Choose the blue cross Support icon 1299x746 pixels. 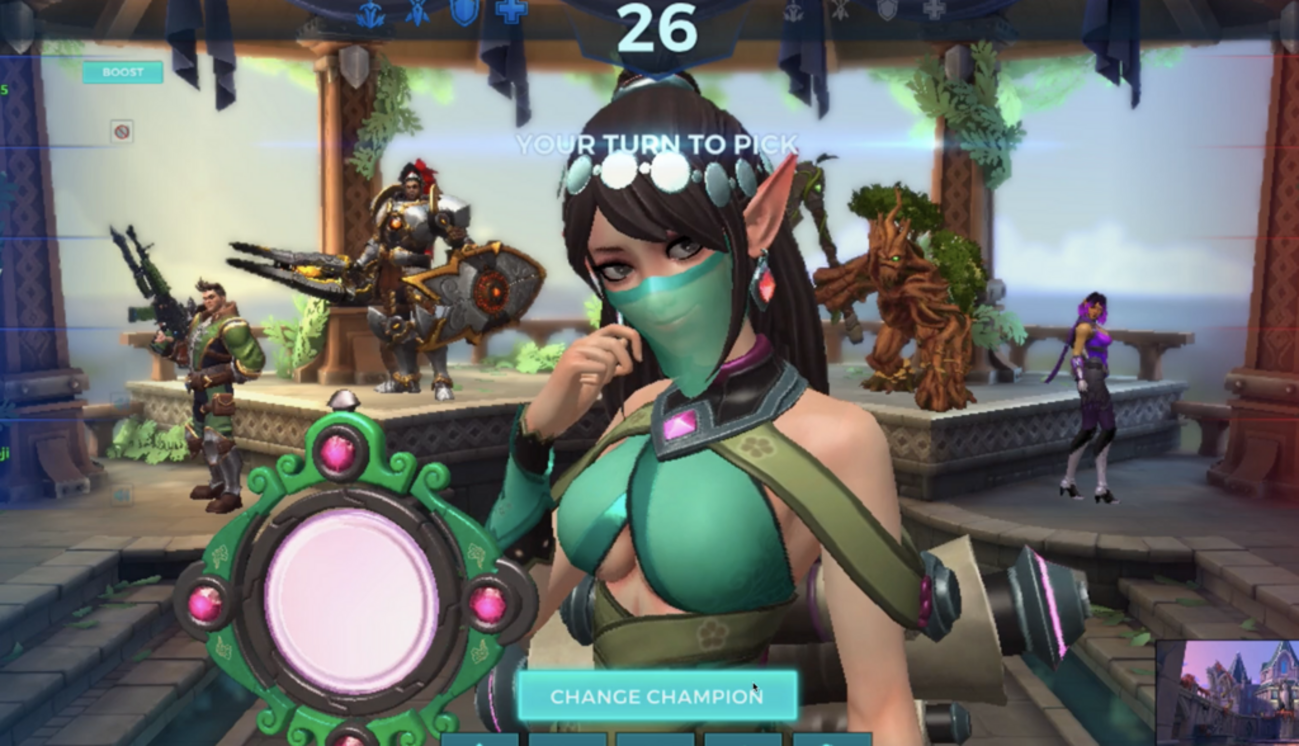[511, 12]
